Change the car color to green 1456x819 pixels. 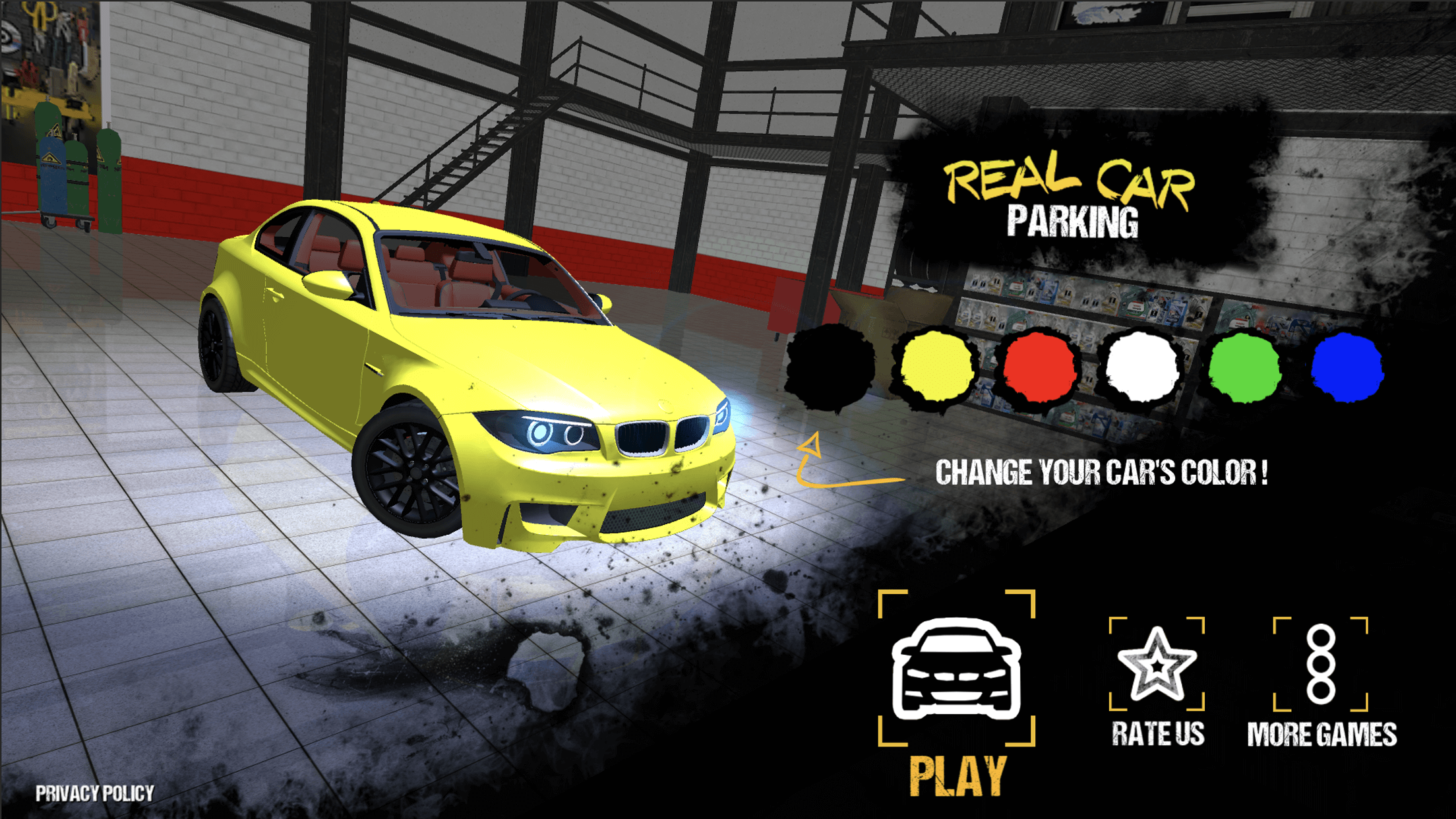point(1244,367)
